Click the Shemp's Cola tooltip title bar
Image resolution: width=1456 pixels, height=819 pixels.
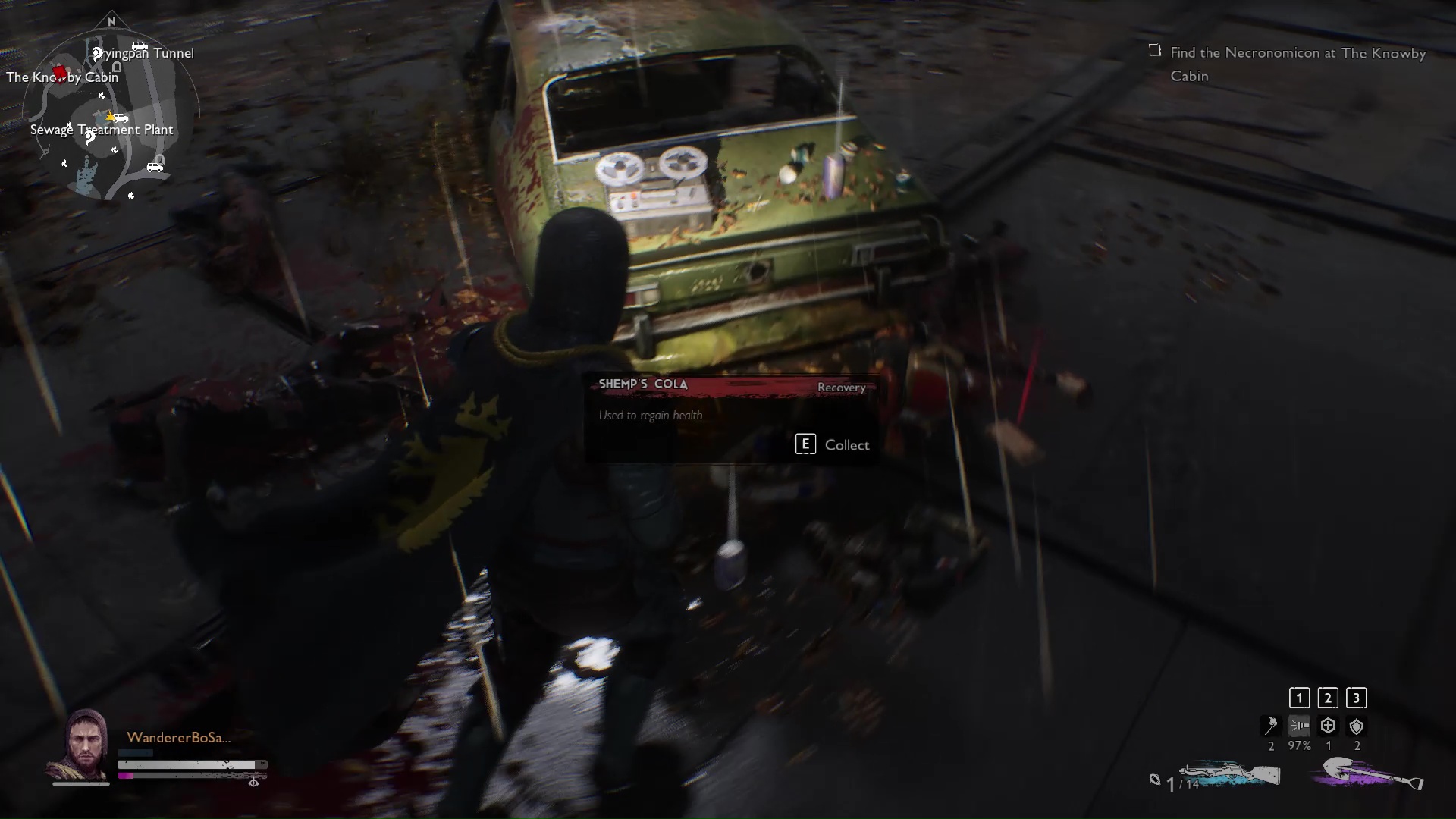643,384
